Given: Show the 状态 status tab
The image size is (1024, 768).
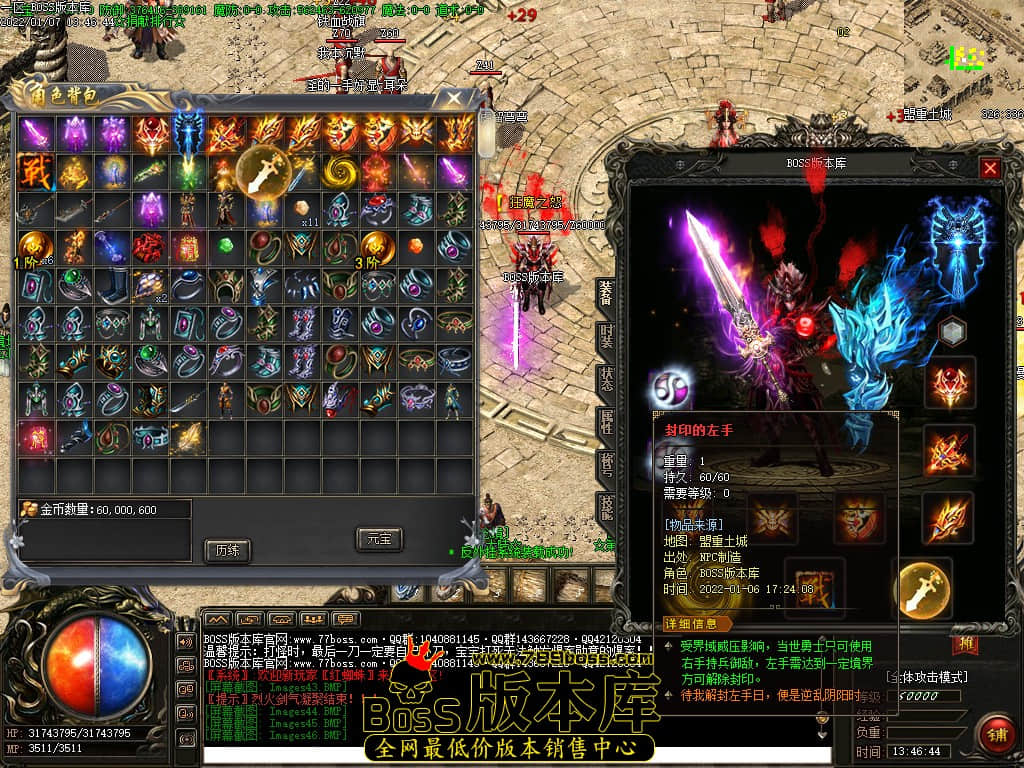Looking at the screenshot, I should [606, 380].
